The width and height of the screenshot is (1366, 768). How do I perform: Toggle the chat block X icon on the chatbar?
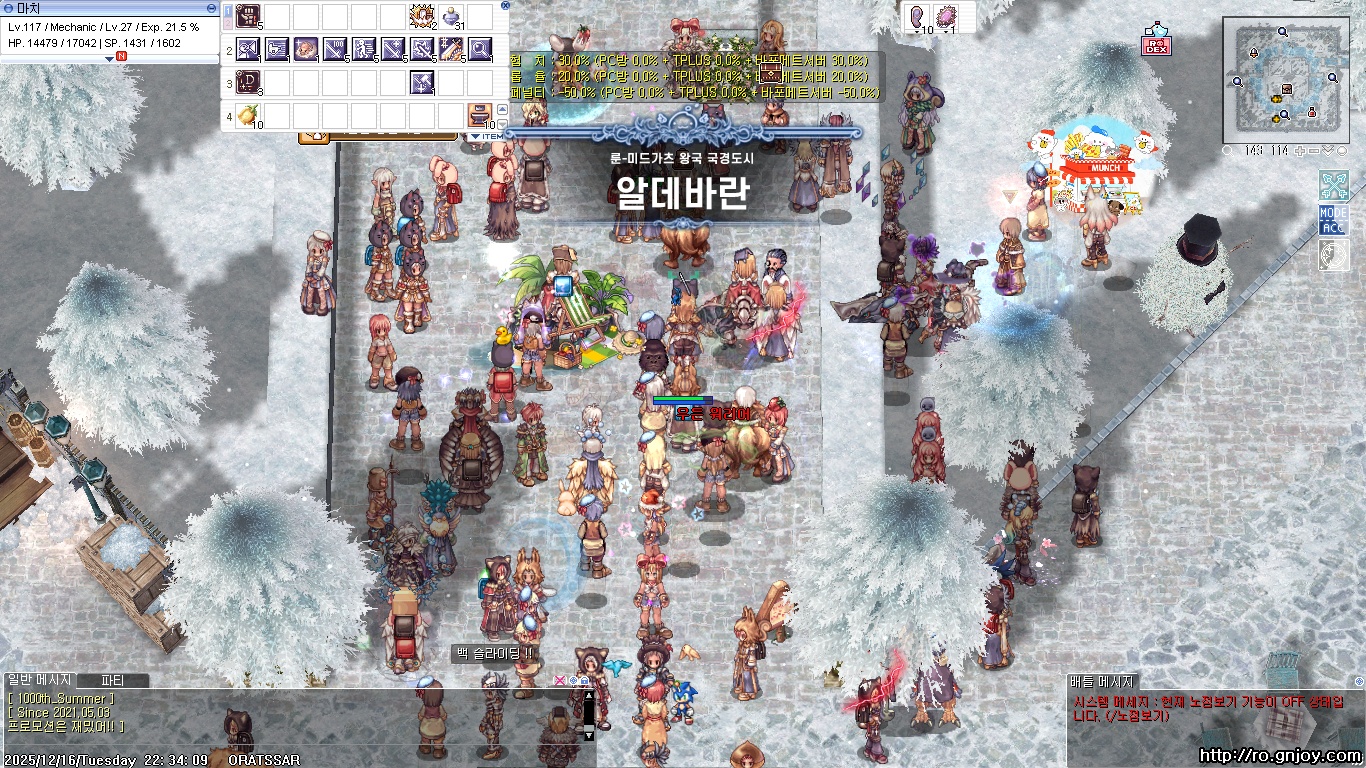click(x=560, y=681)
